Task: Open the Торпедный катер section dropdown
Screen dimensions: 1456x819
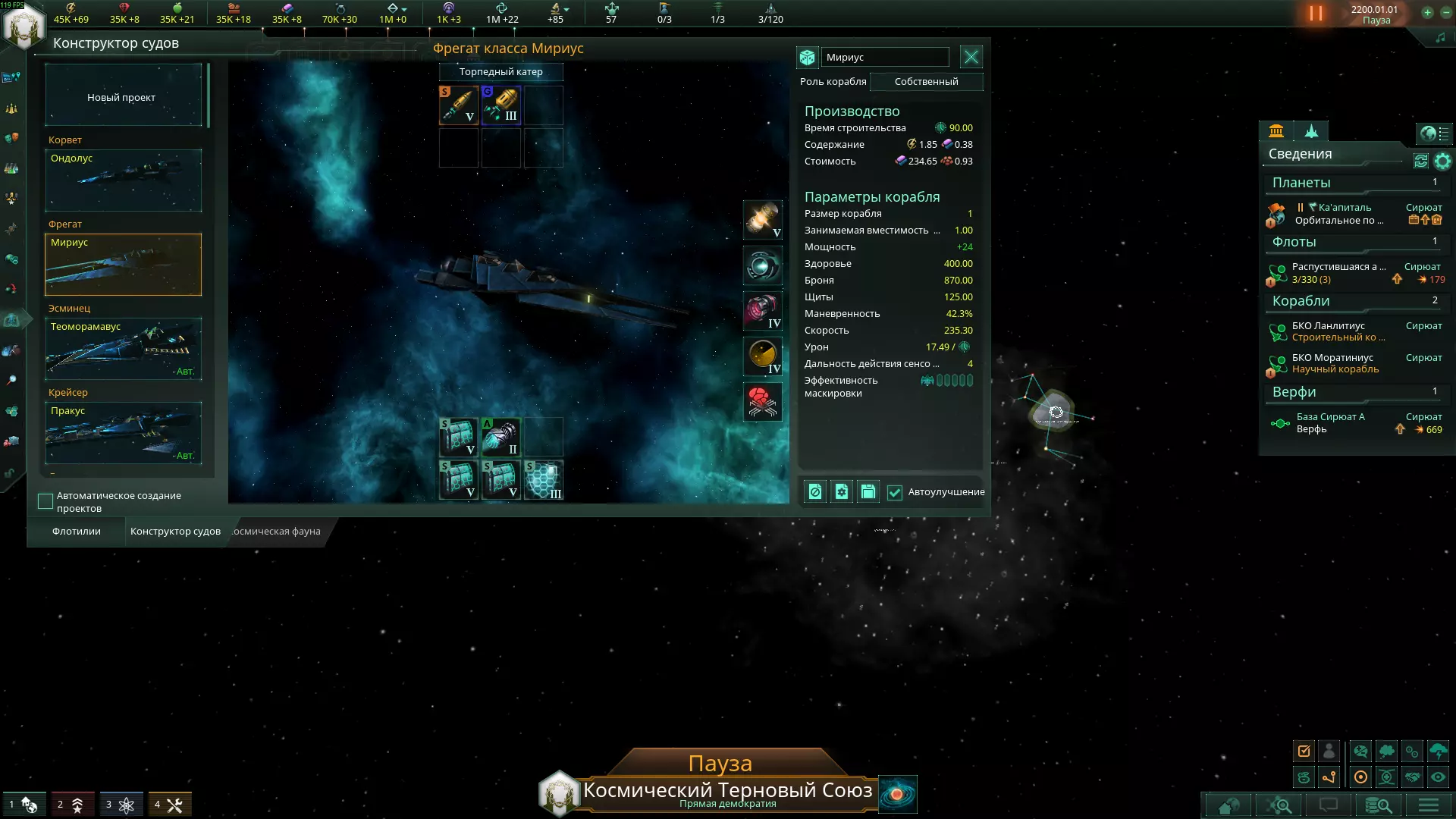Action: 500,72
